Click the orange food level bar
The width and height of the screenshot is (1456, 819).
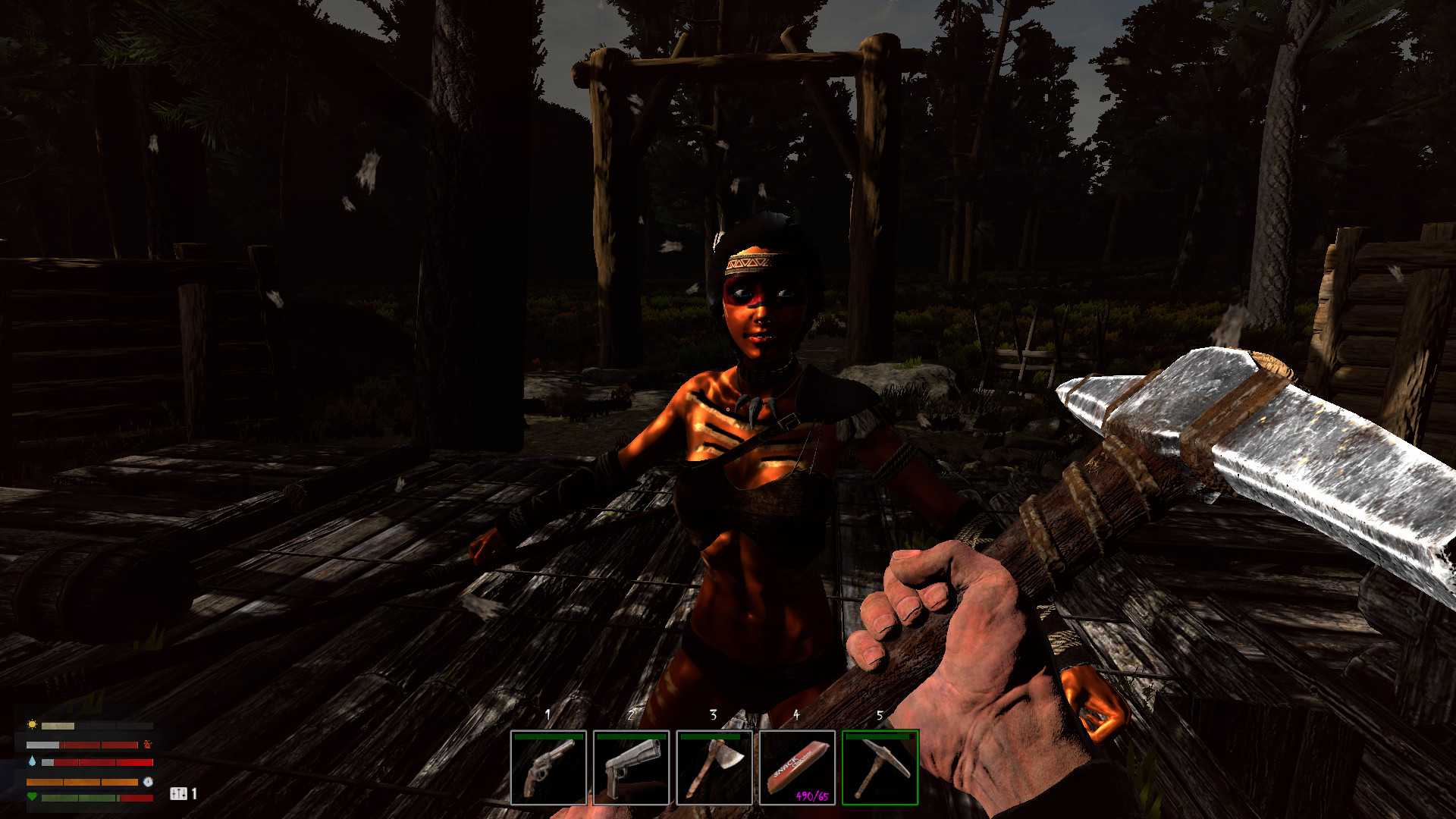click(82, 783)
